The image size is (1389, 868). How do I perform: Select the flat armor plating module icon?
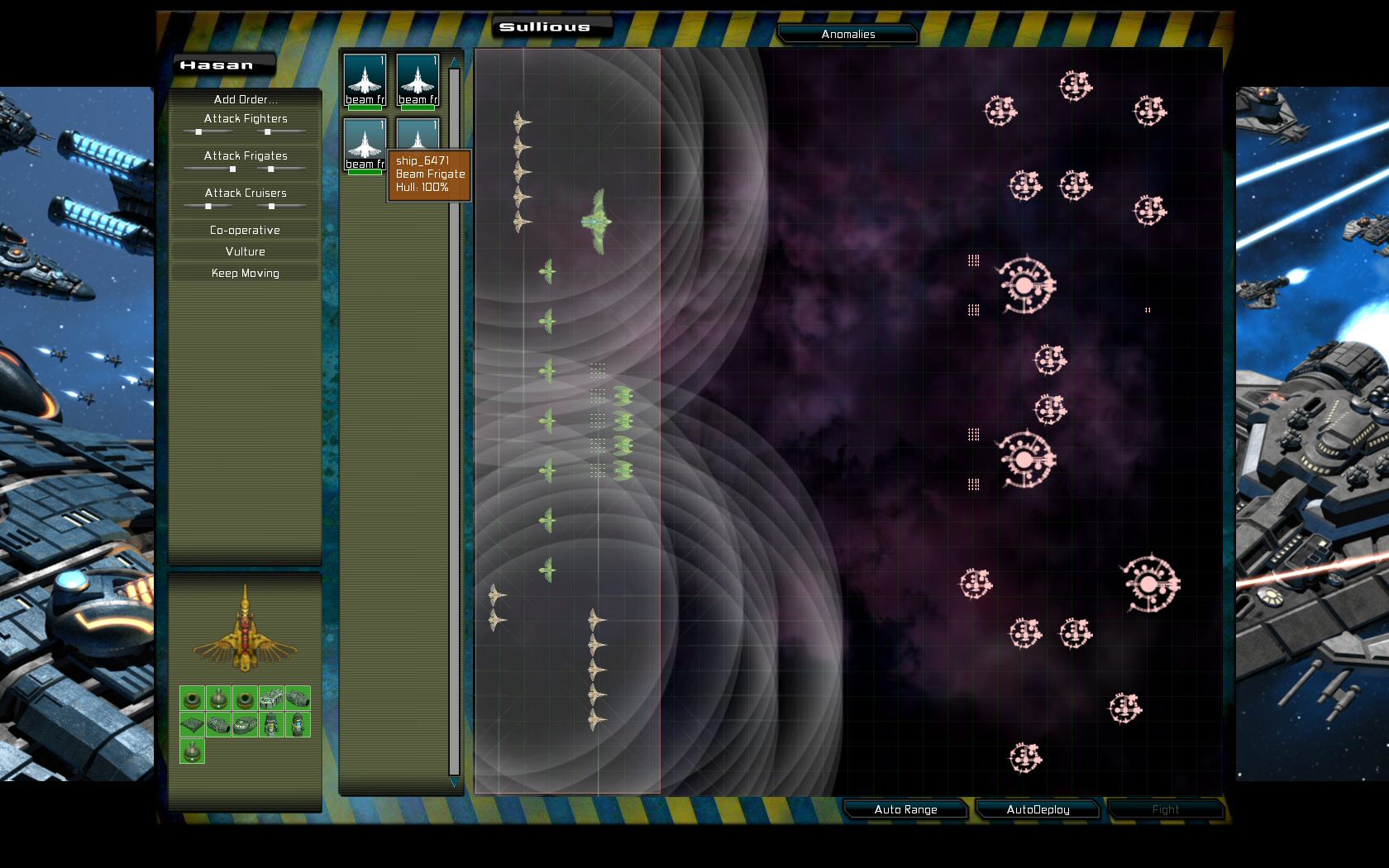[x=192, y=725]
